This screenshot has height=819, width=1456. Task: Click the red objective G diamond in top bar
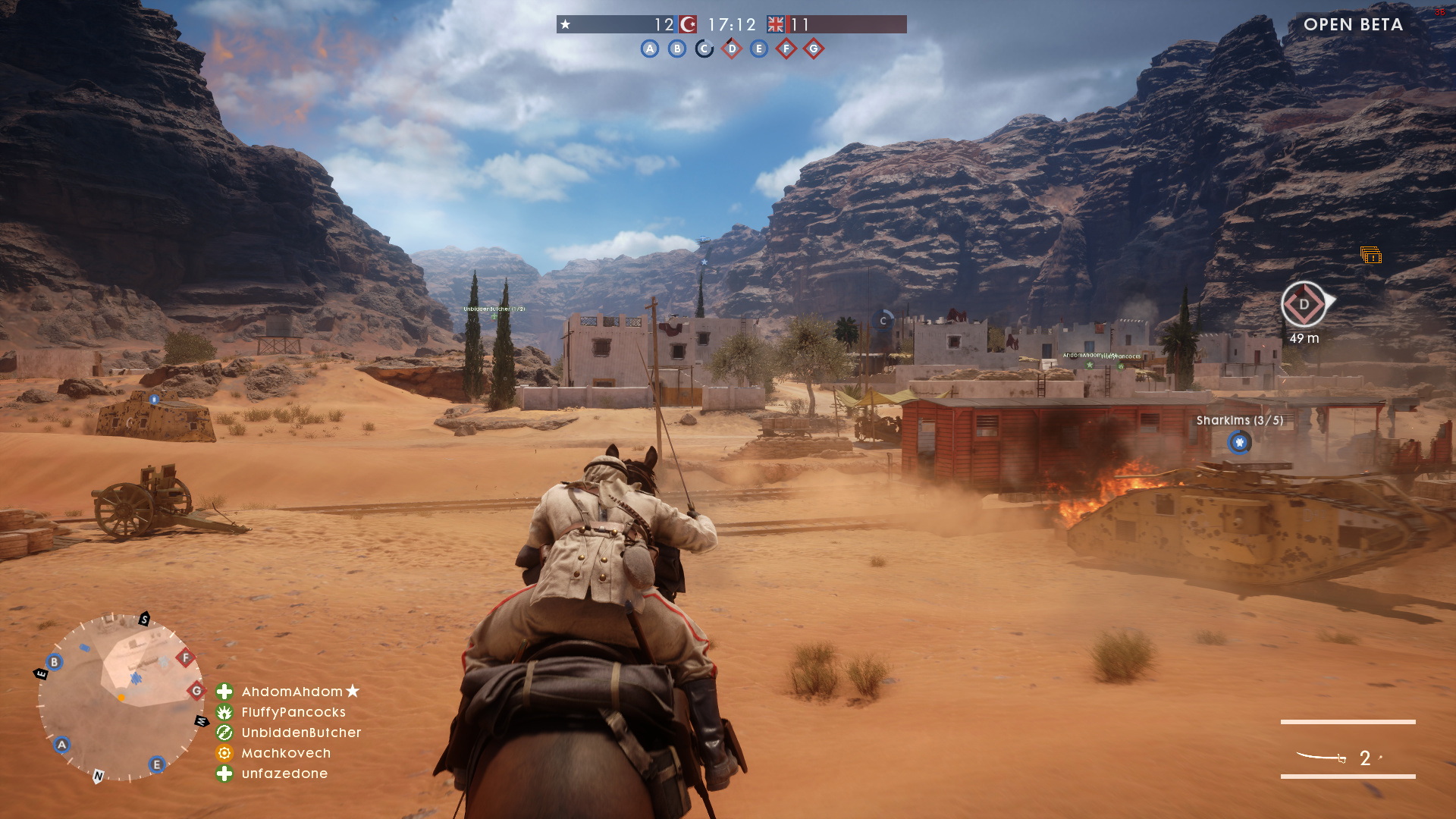point(814,49)
